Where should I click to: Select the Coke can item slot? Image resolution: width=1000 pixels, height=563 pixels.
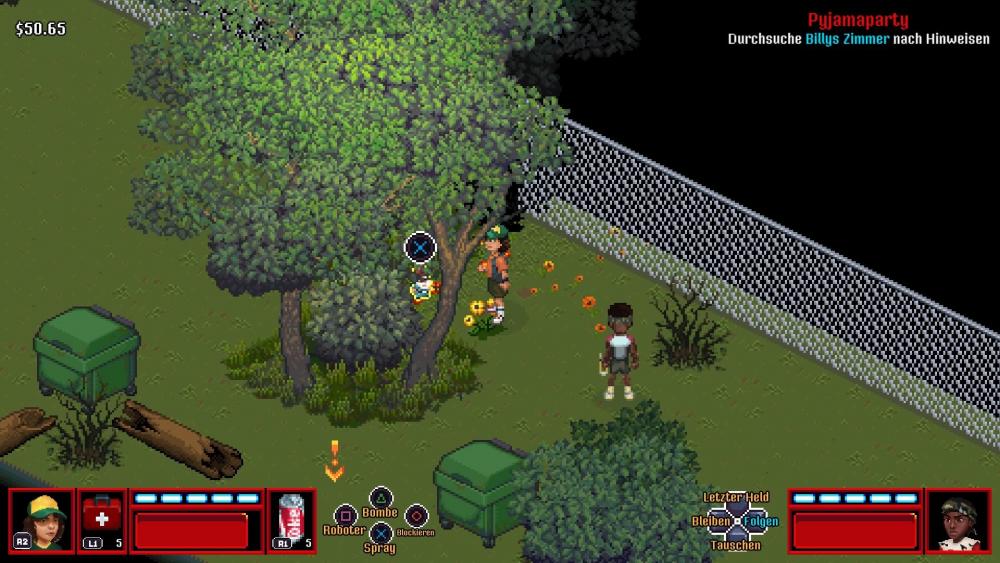[x=292, y=520]
